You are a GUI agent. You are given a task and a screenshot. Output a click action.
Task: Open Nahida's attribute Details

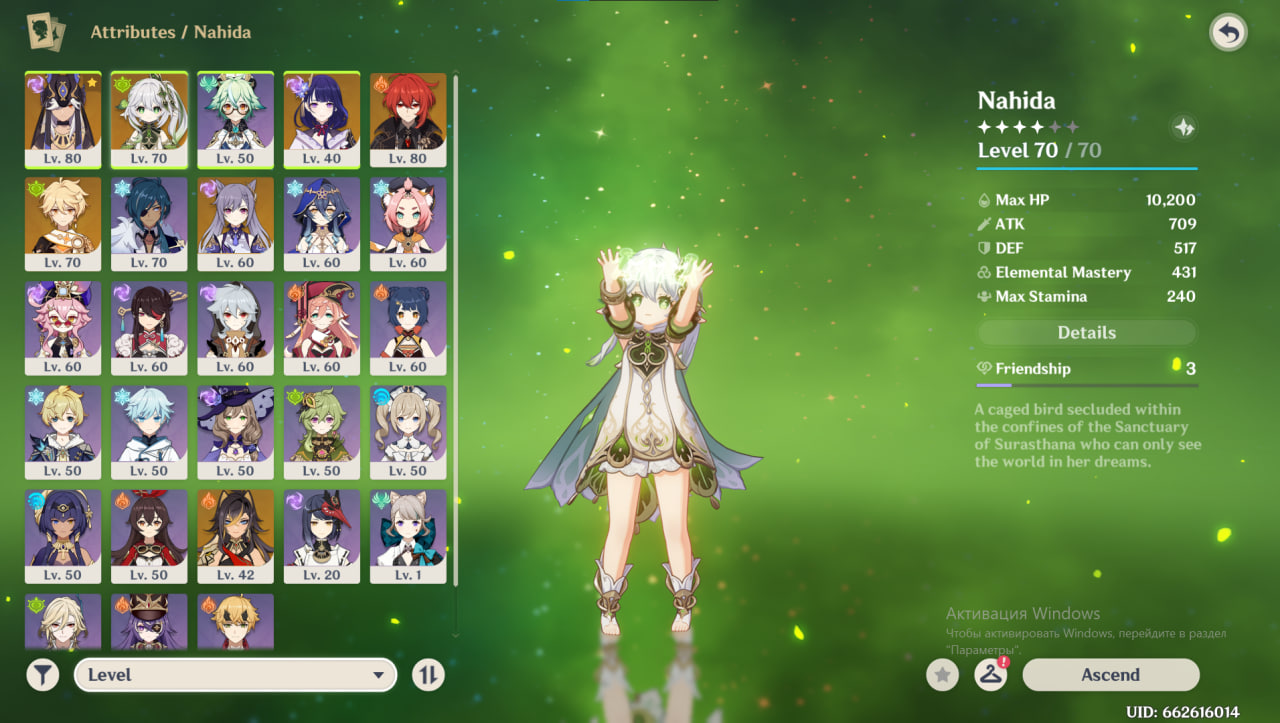tap(1086, 333)
